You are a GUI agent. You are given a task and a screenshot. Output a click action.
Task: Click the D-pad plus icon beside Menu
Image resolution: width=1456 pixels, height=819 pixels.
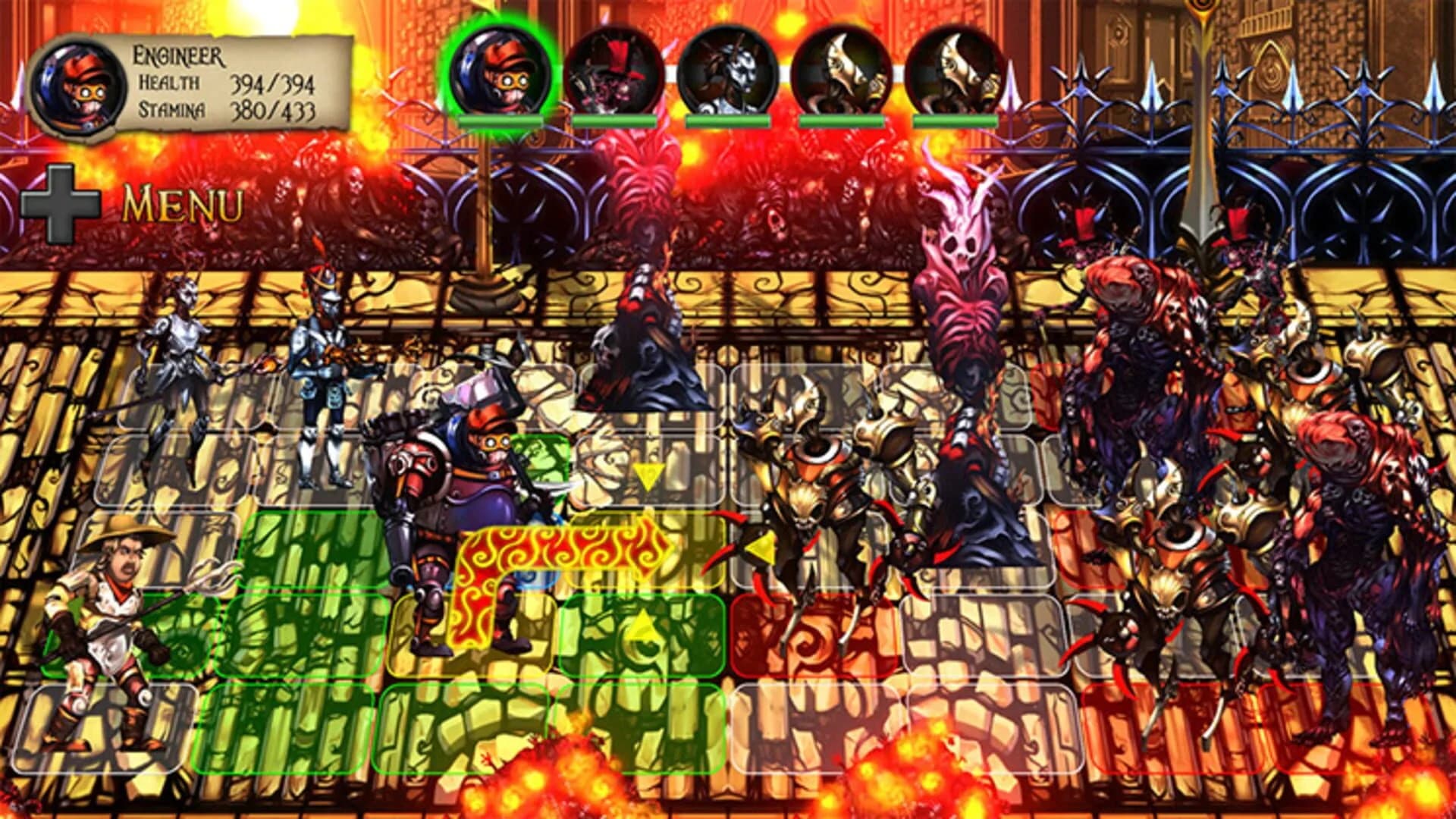click(61, 203)
